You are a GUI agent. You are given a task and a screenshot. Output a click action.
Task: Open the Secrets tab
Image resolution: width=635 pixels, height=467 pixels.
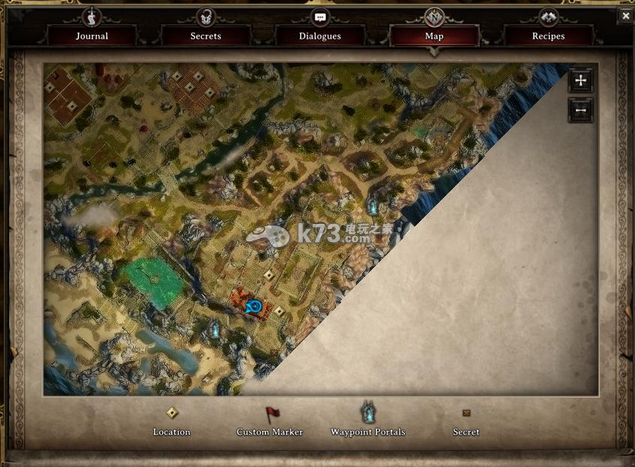[x=205, y=36]
